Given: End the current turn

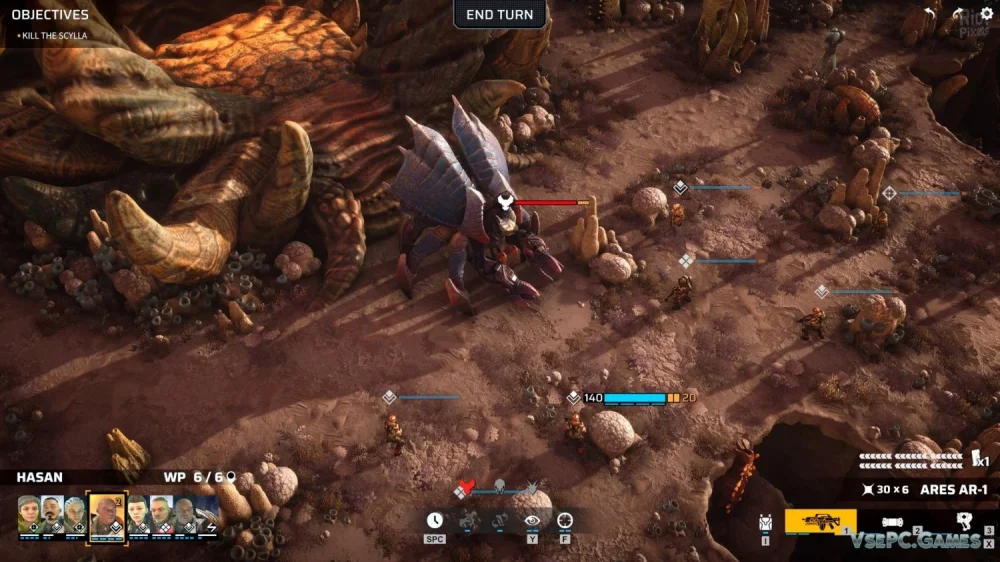Looking at the screenshot, I should point(500,14).
